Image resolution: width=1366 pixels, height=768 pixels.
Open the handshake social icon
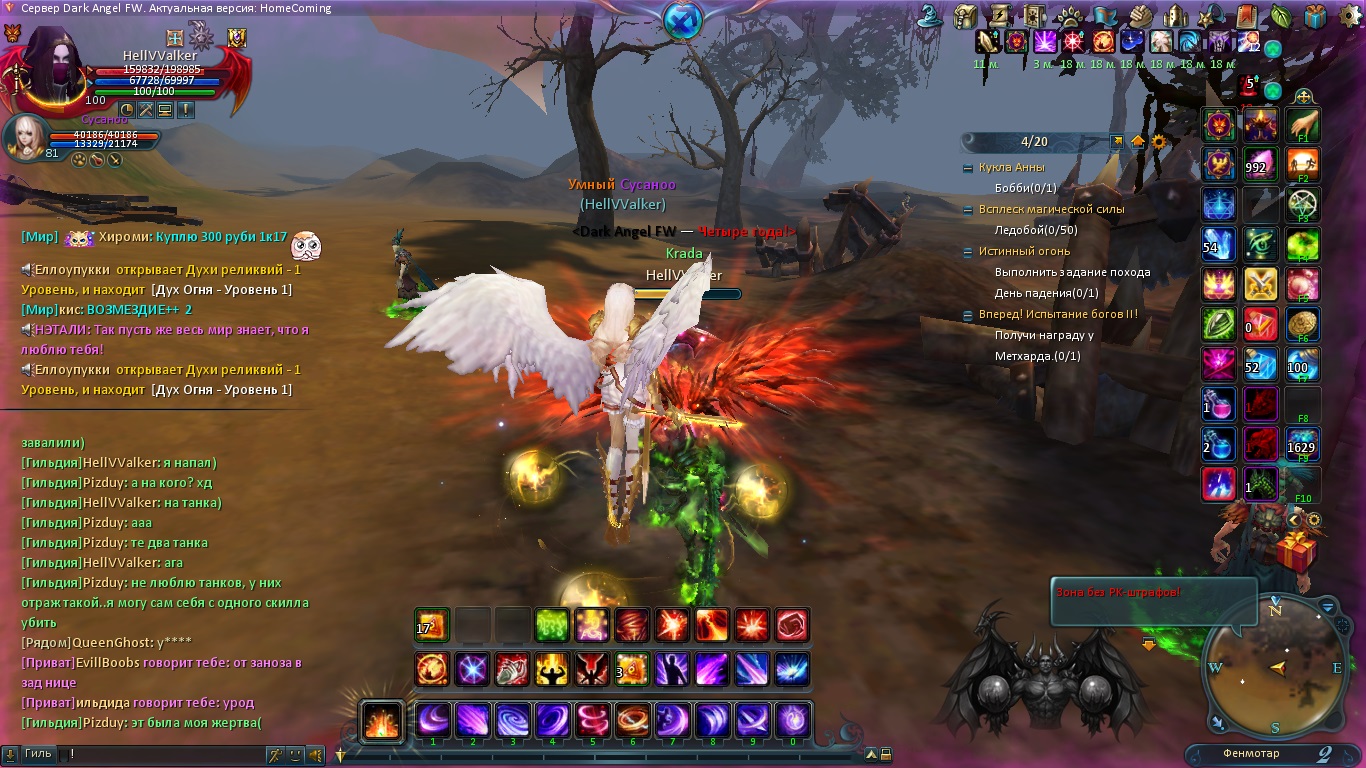1141,16
